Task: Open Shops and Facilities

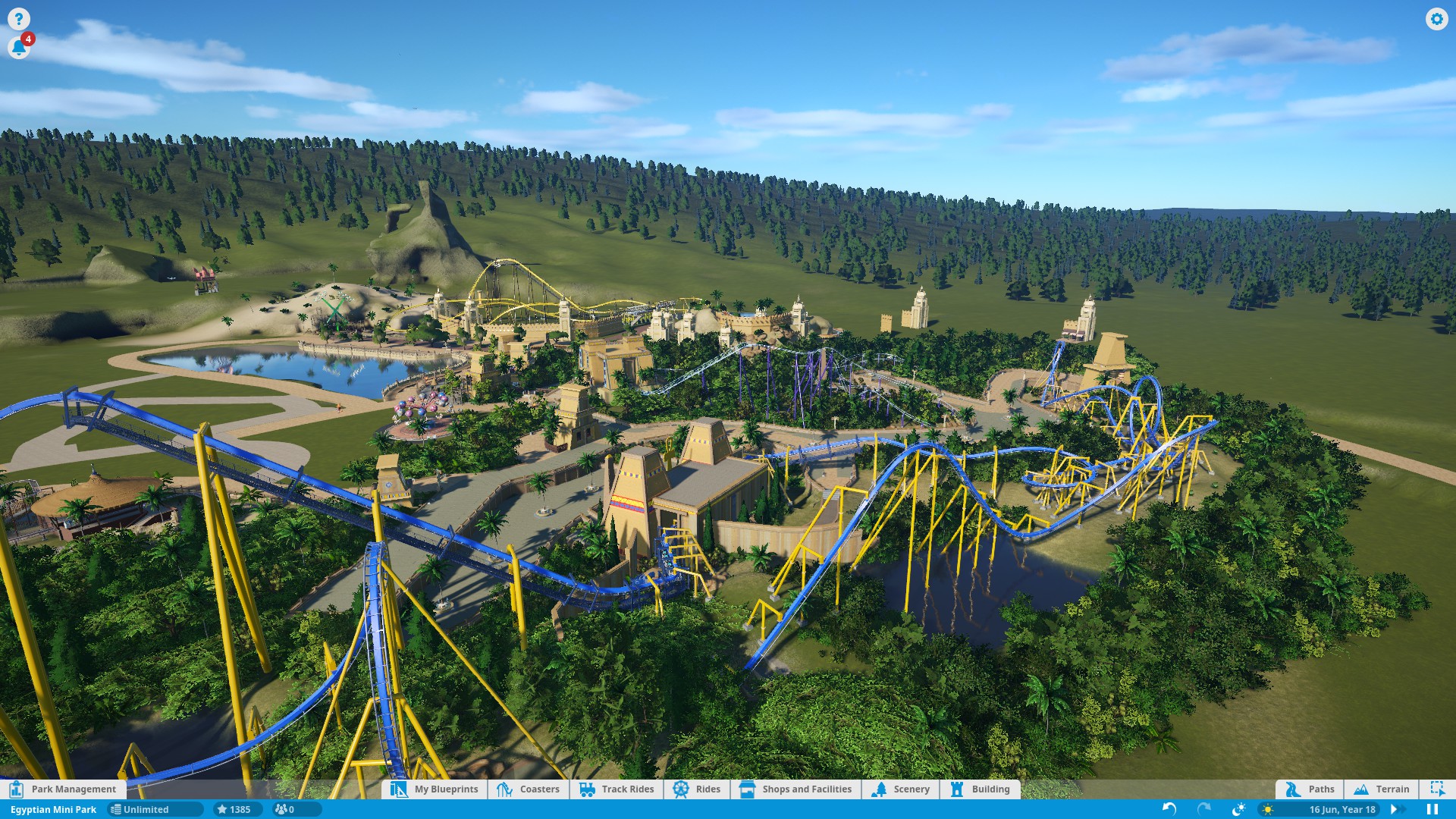Action: click(796, 789)
